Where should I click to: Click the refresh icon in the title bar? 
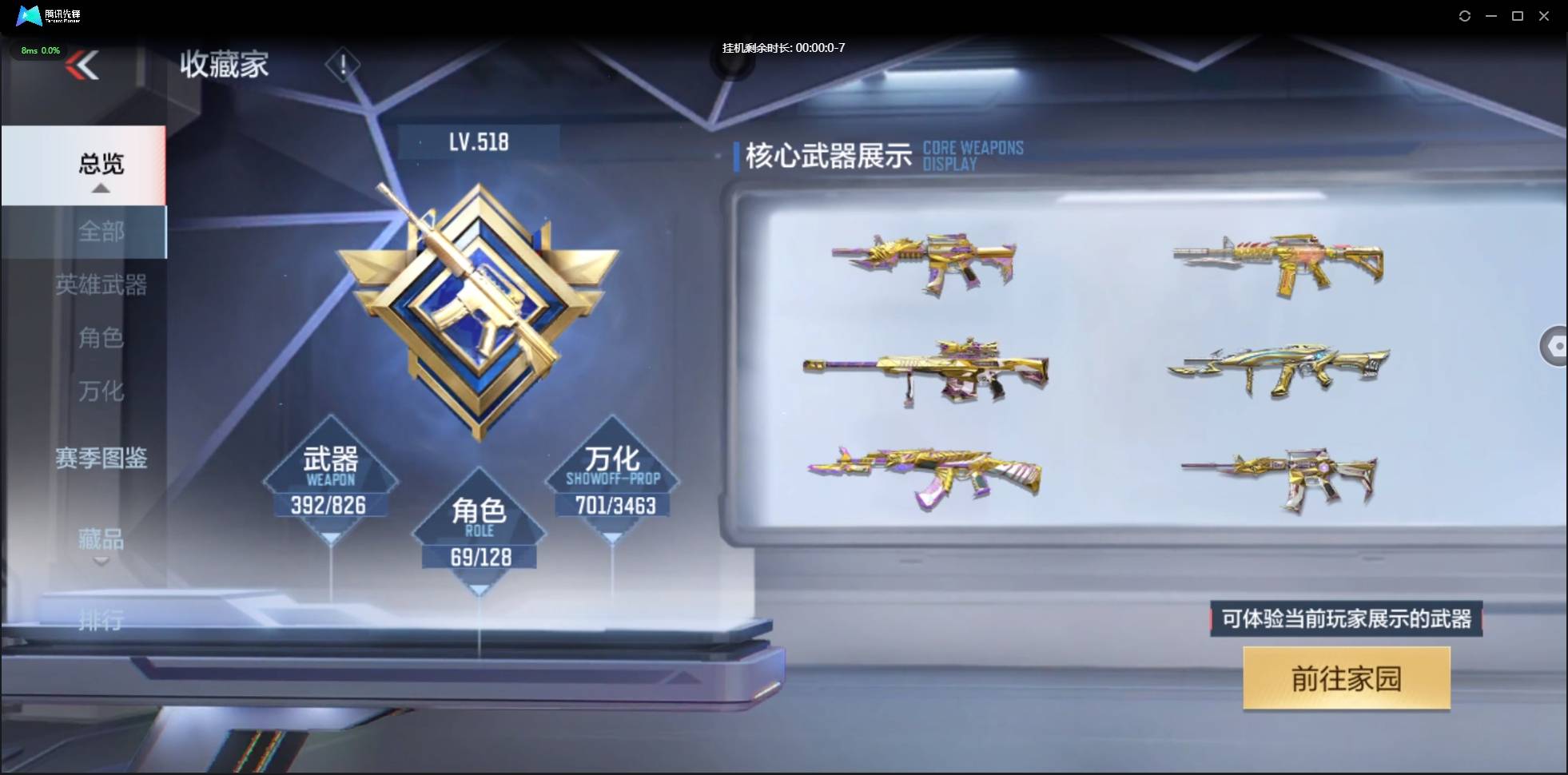1466,15
